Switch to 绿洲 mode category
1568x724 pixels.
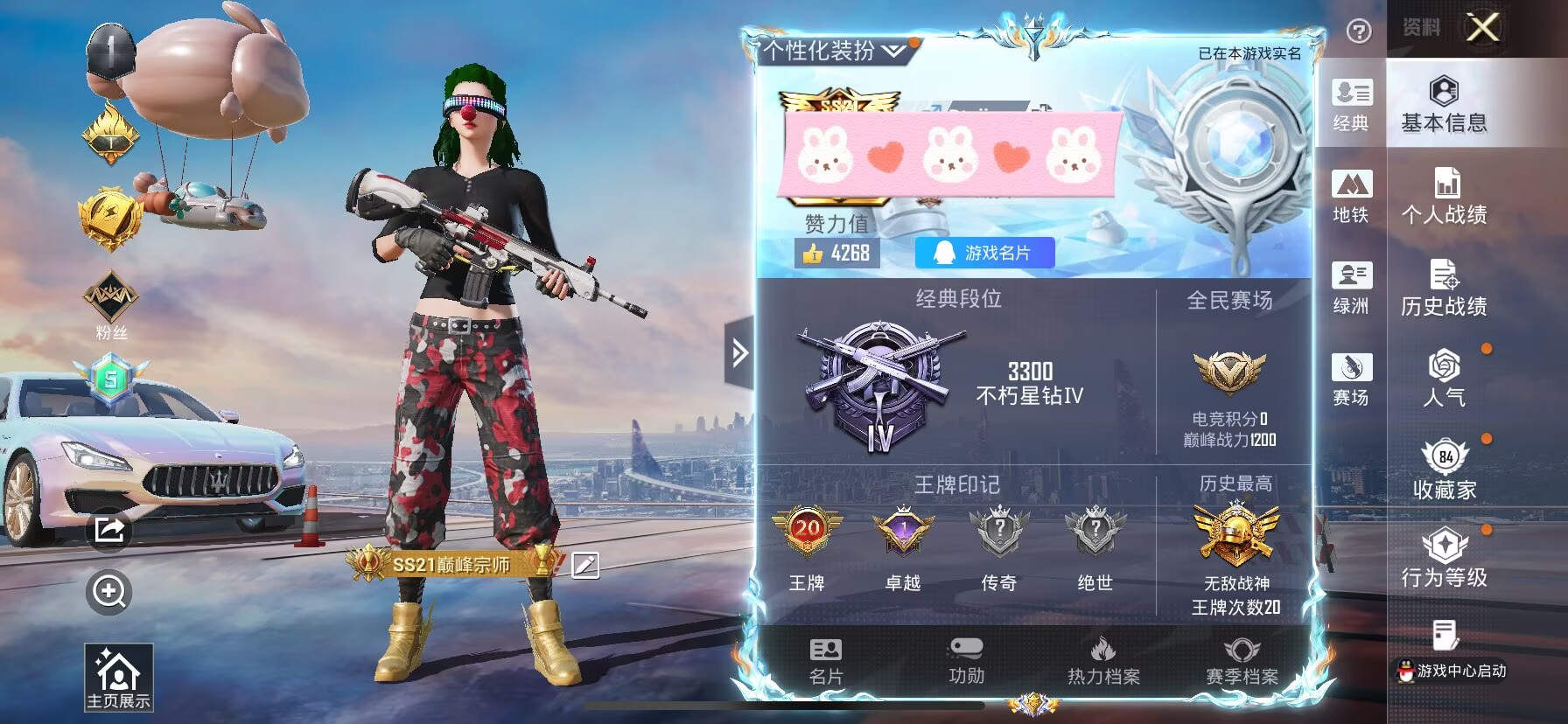tap(1351, 288)
